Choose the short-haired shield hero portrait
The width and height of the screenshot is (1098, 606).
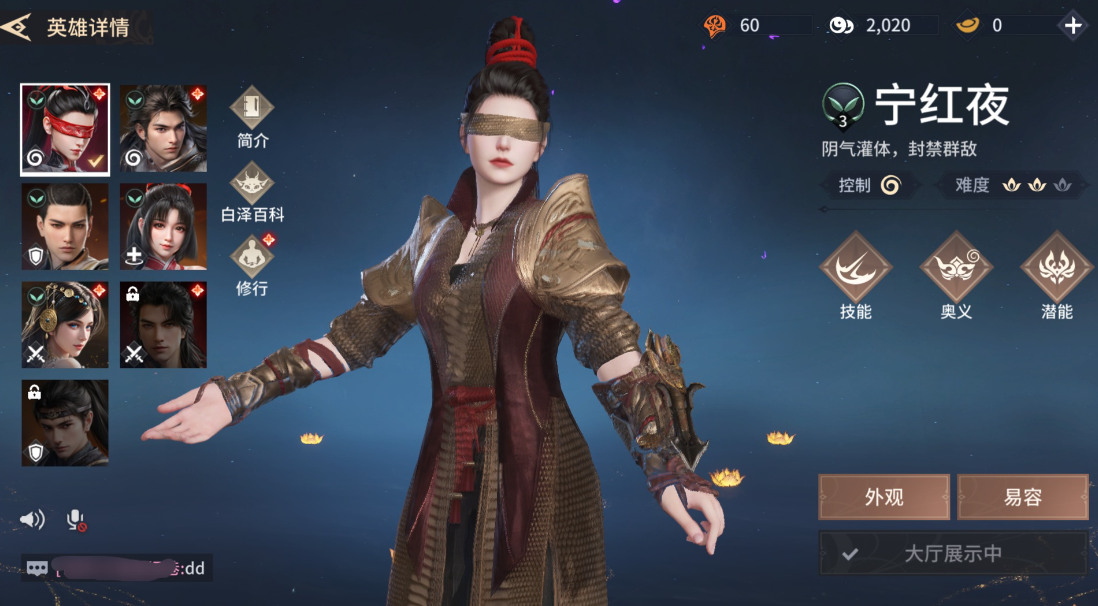pyautogui.click(x=65, y=226)
